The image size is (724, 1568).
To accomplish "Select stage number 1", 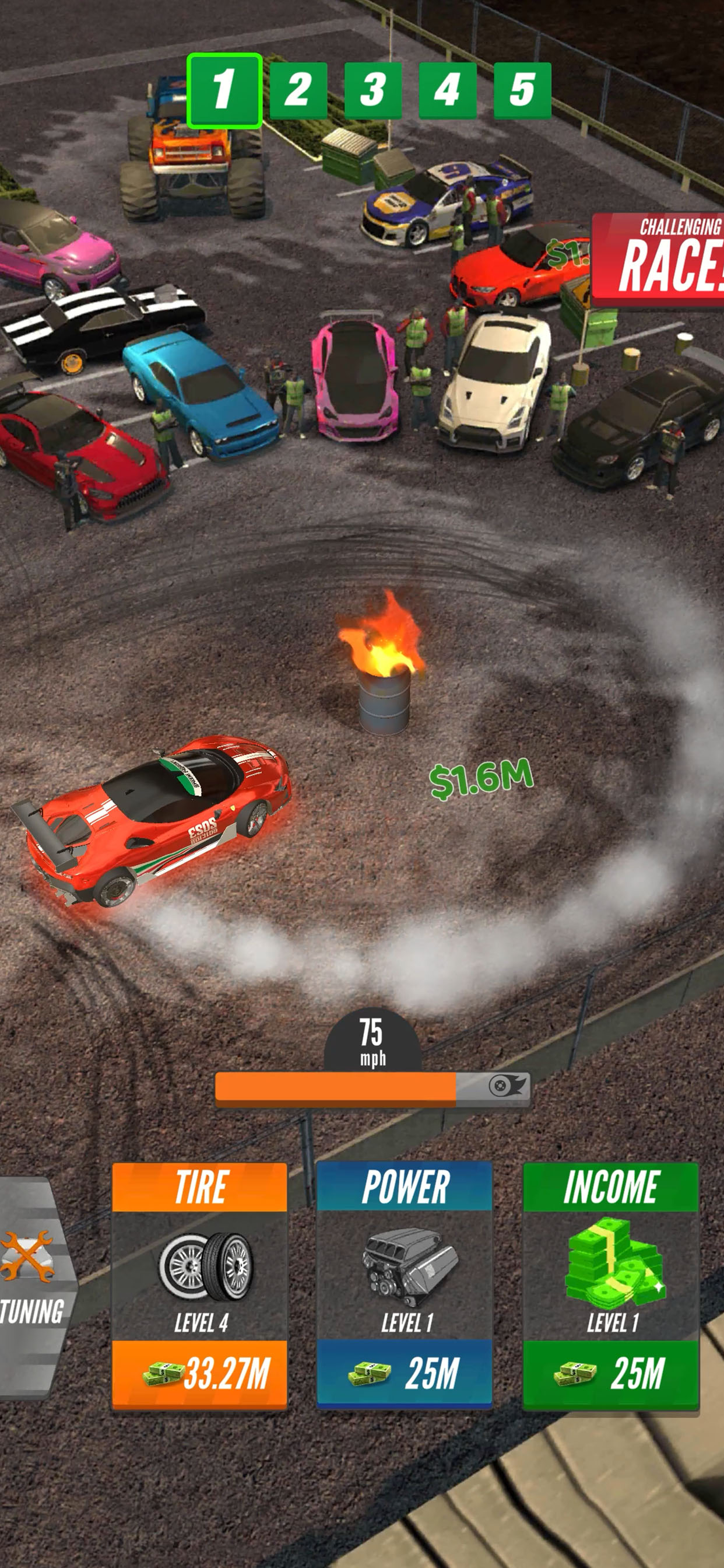I will click(224, 90).
